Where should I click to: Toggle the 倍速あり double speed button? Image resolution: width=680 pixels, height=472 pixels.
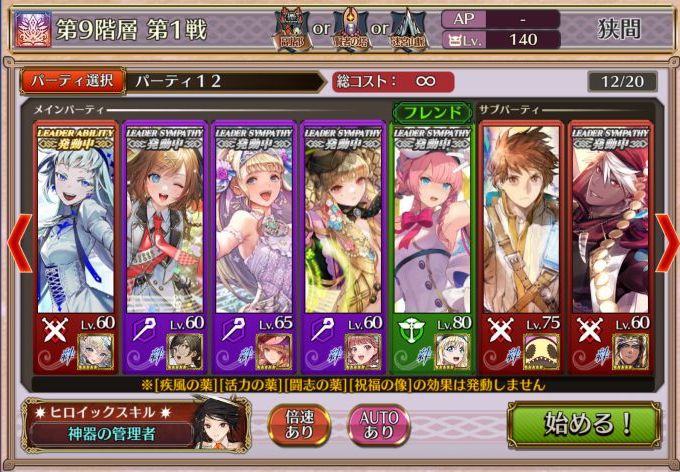(301, 424)
